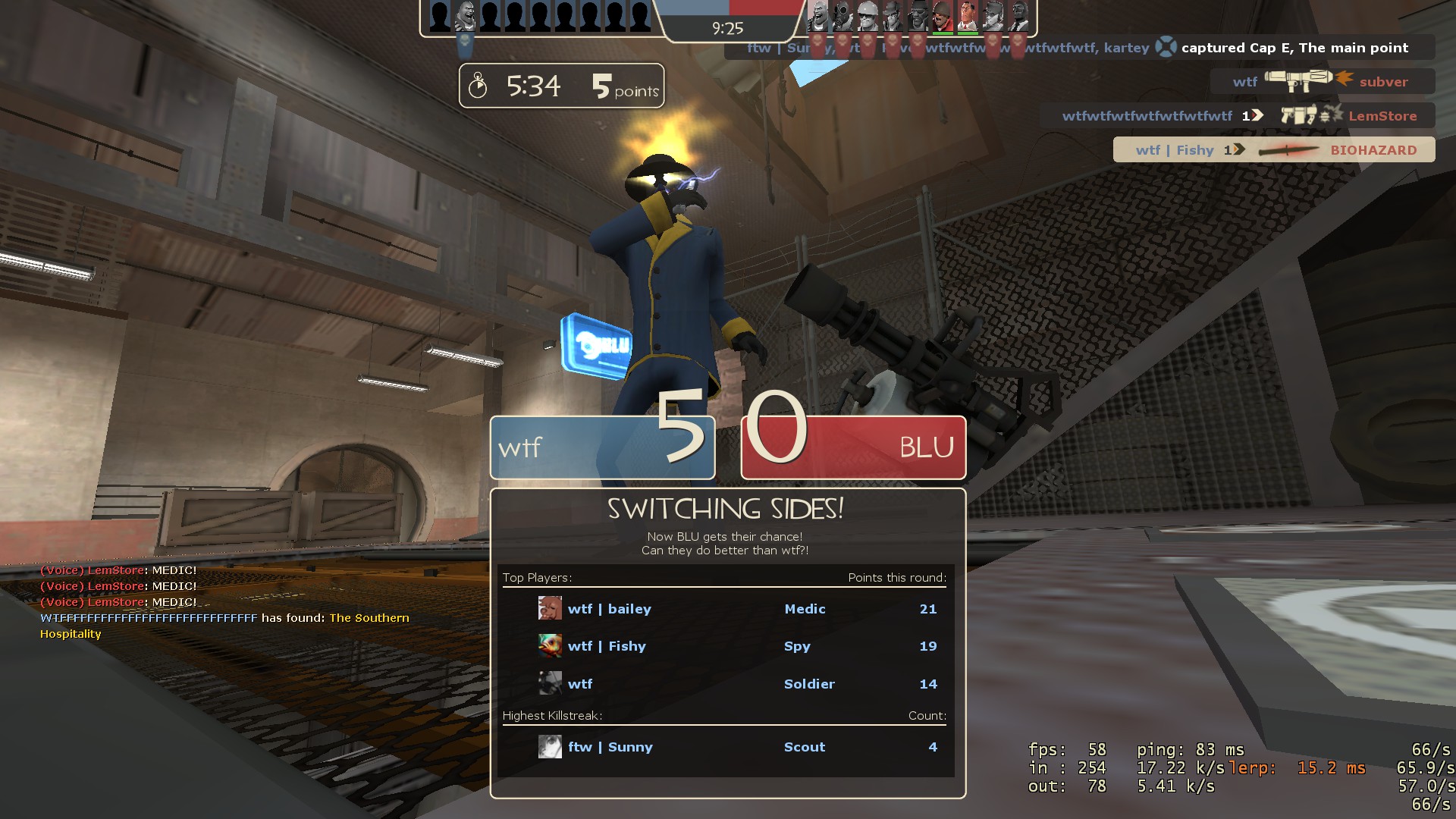Click ftw | Sunny's avatar thumbnail
Screen dimensions: 1456x819
click(x=550, y=747)
